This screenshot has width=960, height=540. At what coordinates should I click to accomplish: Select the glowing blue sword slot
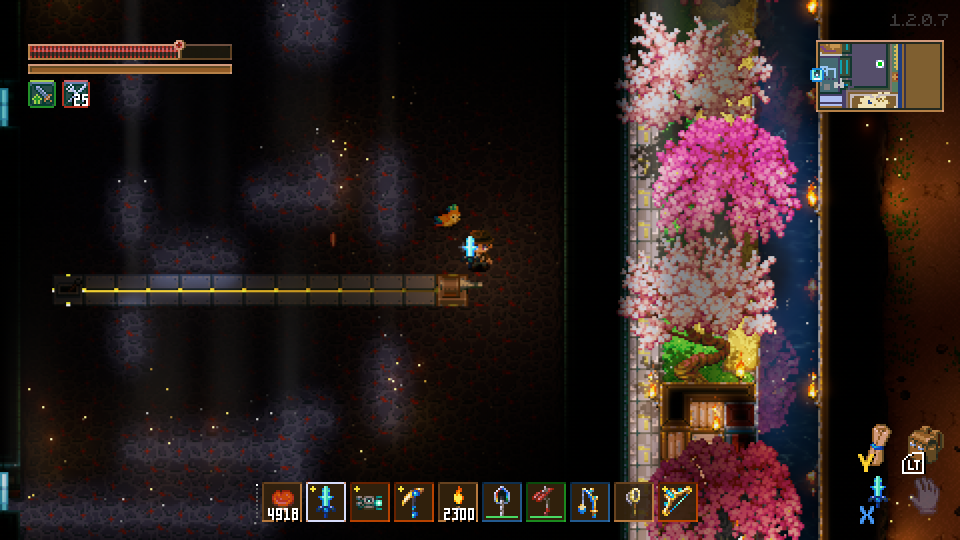click(x=326, y=502)
